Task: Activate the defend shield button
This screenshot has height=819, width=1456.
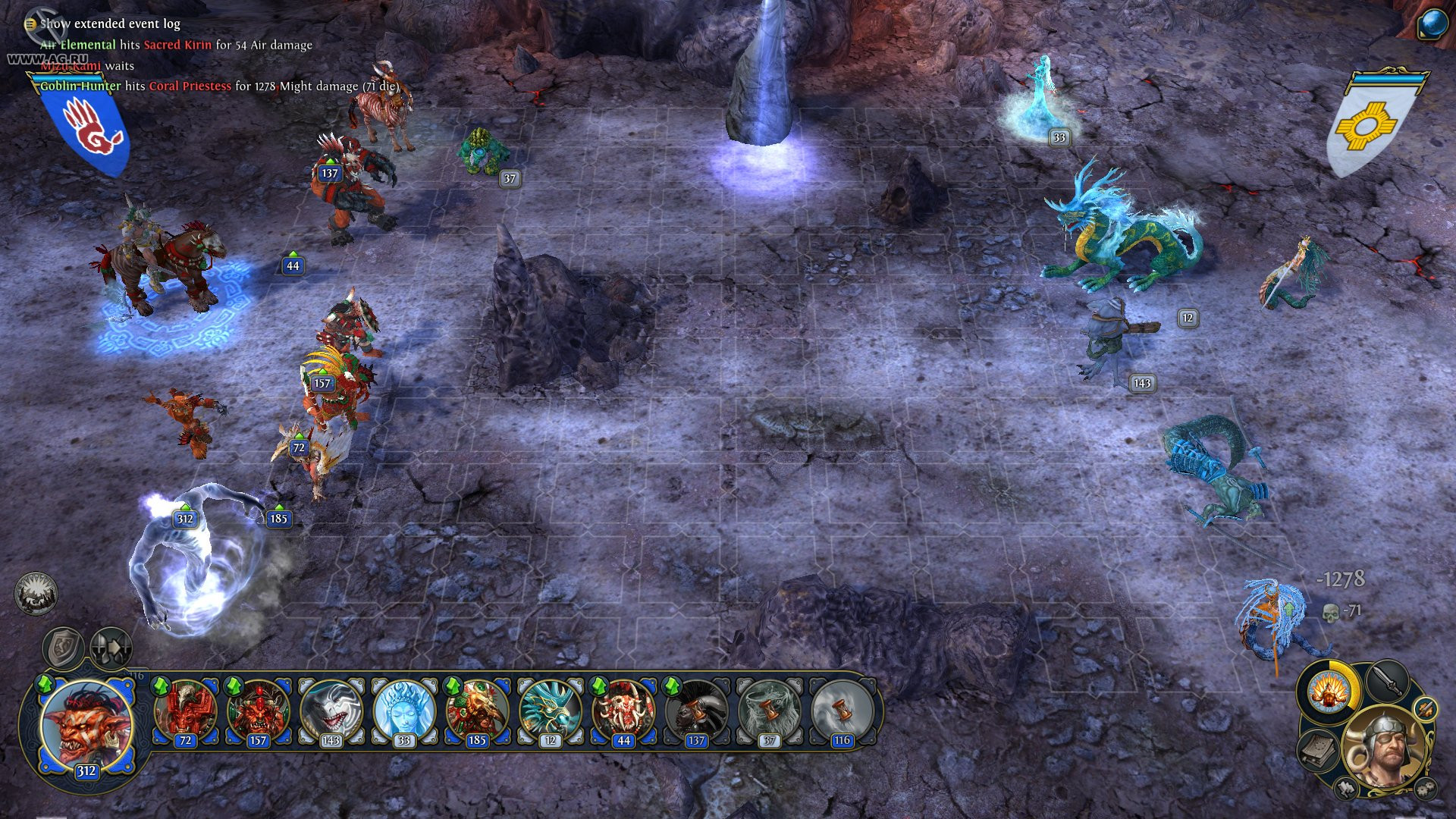Action: [x=63, y=648]
